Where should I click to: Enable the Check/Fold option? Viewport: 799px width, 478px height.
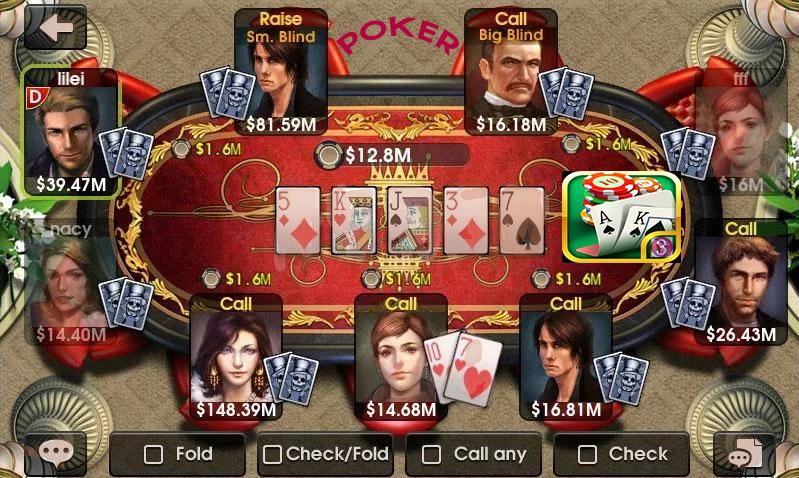tap(272, 454)
